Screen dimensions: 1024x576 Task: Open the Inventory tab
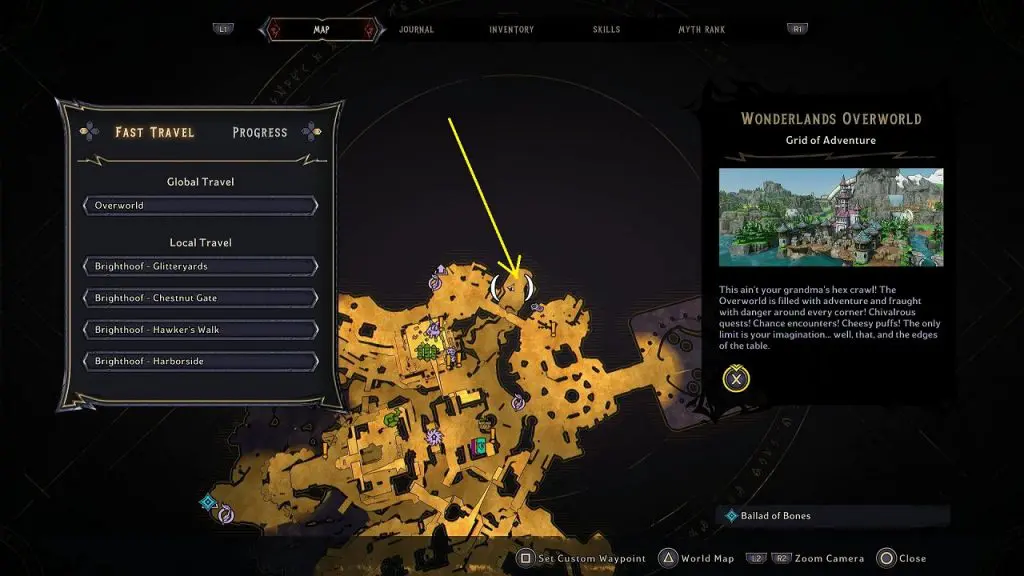(511, 30)
